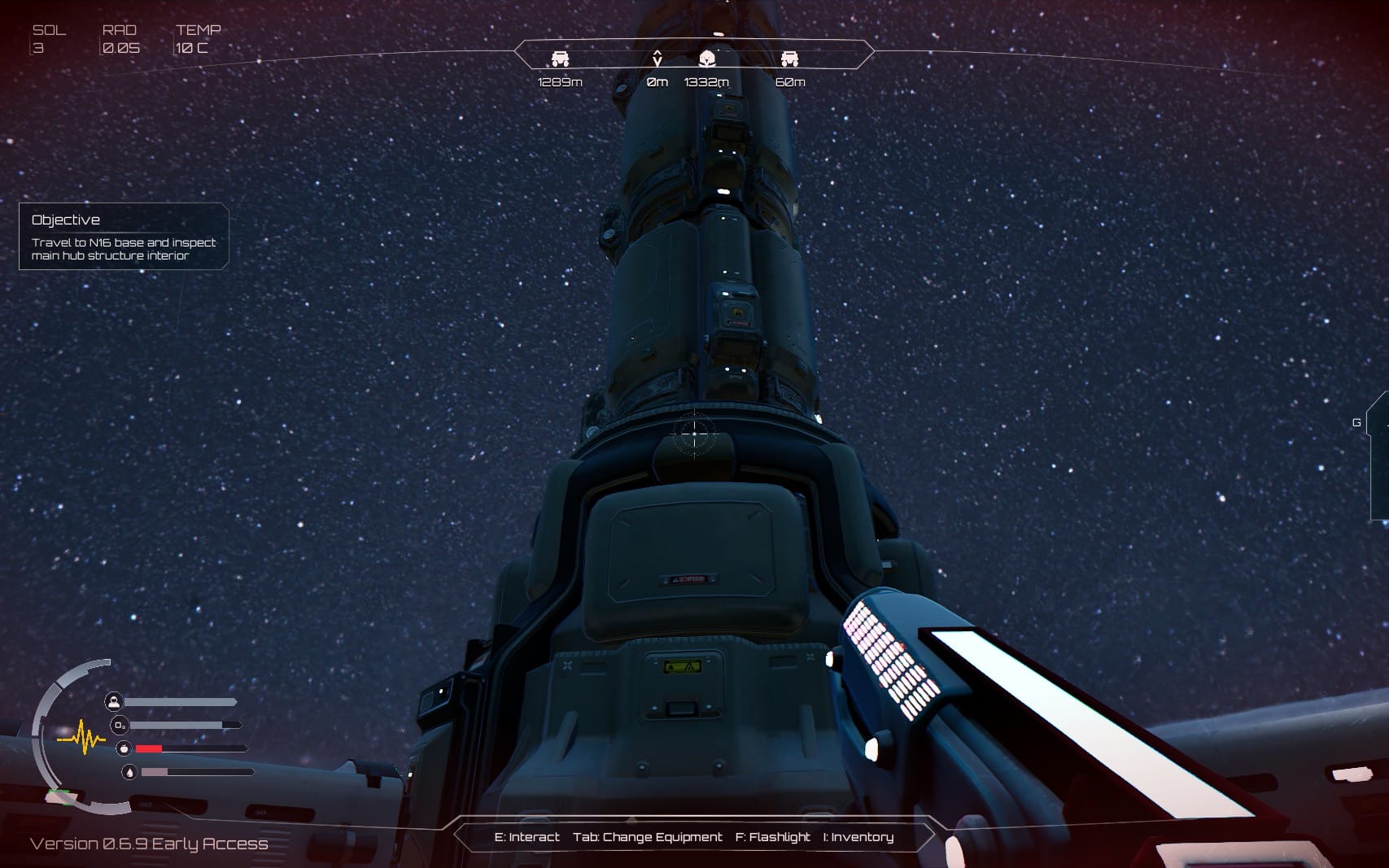This screenshot has height=868, width=1389.
Task: Select the rover marker at 60m
Action: [789, 59]
